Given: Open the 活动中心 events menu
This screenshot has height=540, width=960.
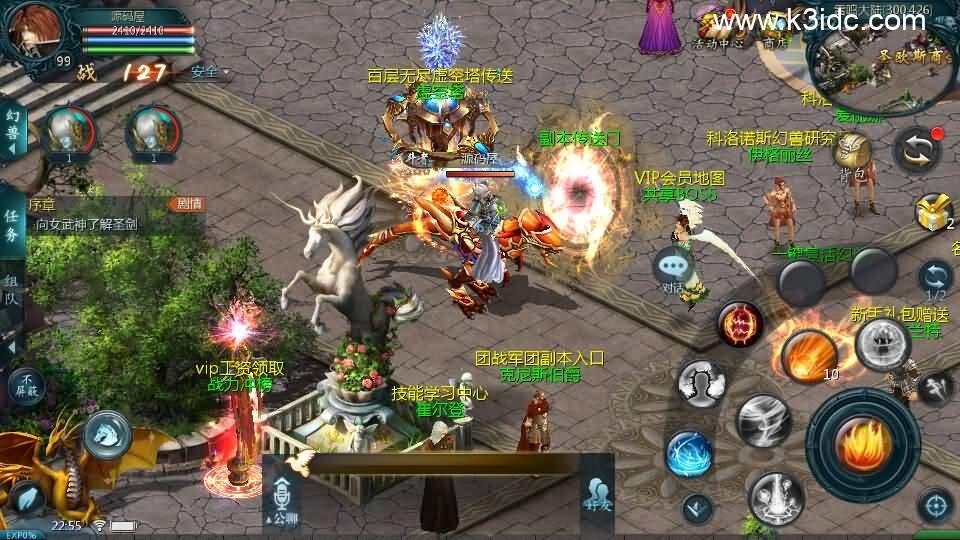Looking at the screenshot, I should click(718, 30).
